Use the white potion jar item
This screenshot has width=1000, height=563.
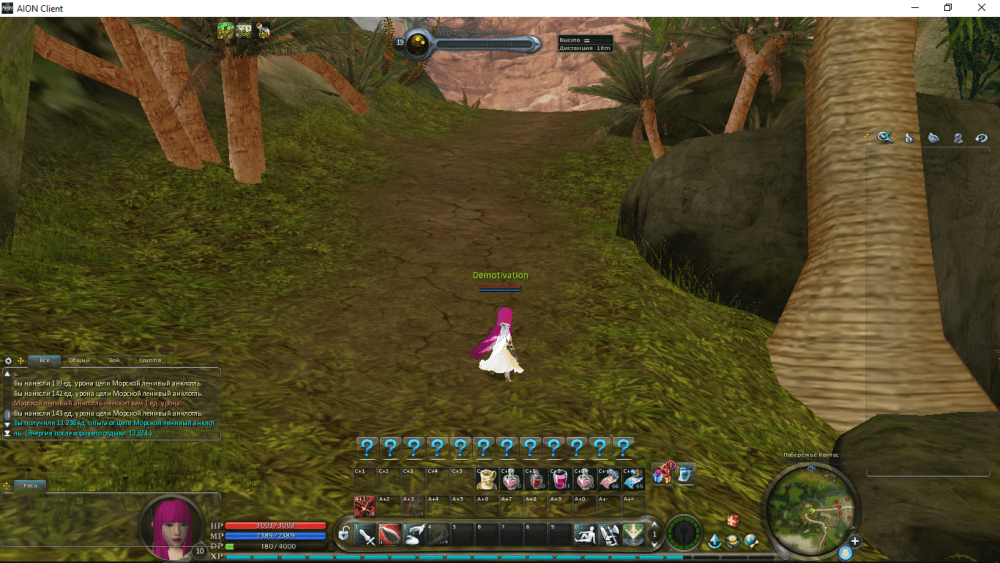[x=486, y=480]
